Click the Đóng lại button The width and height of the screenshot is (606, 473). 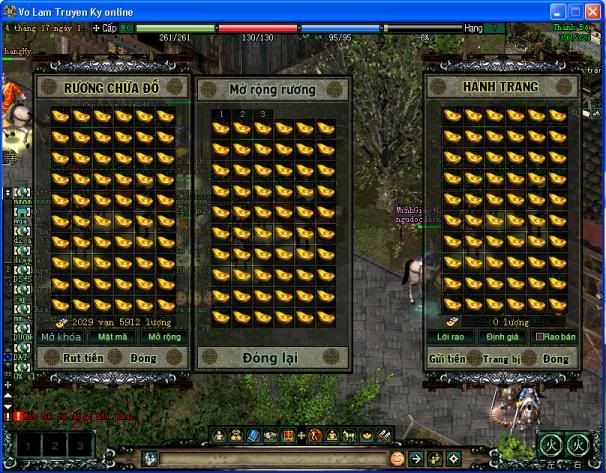click(271, 357)
